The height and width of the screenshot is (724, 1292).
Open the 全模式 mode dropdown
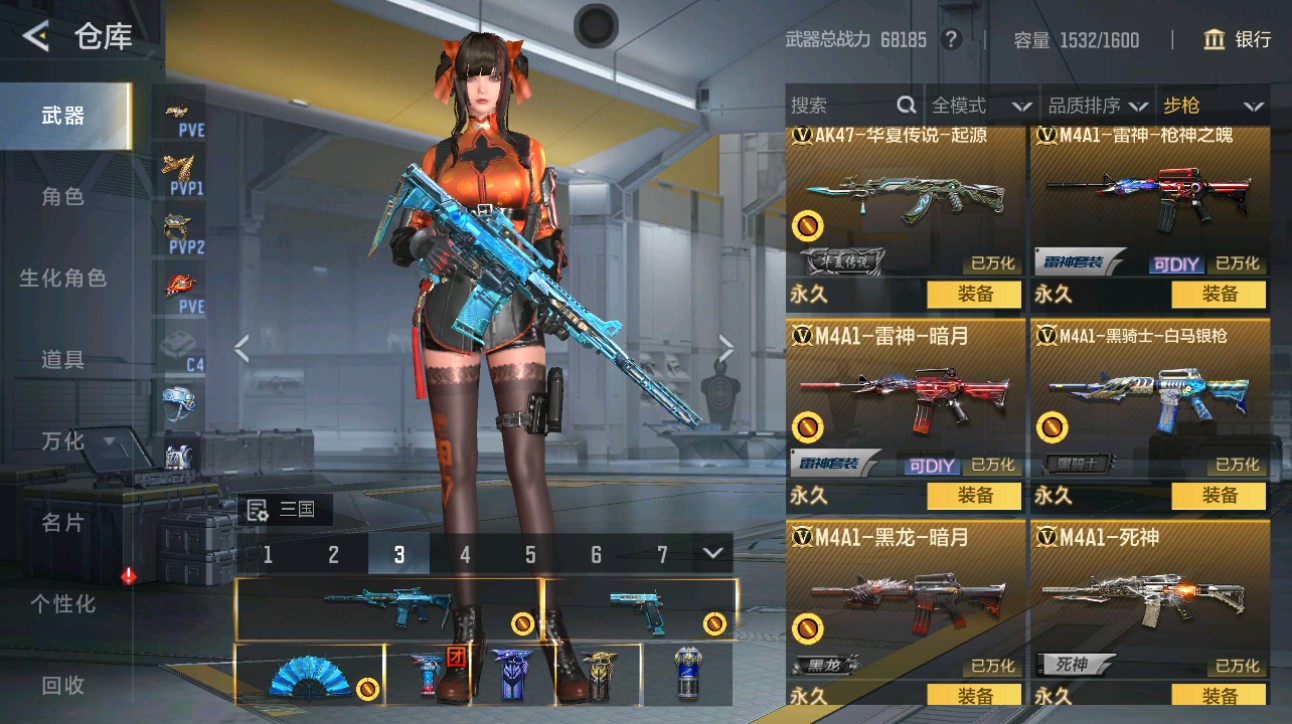(981, 105)
